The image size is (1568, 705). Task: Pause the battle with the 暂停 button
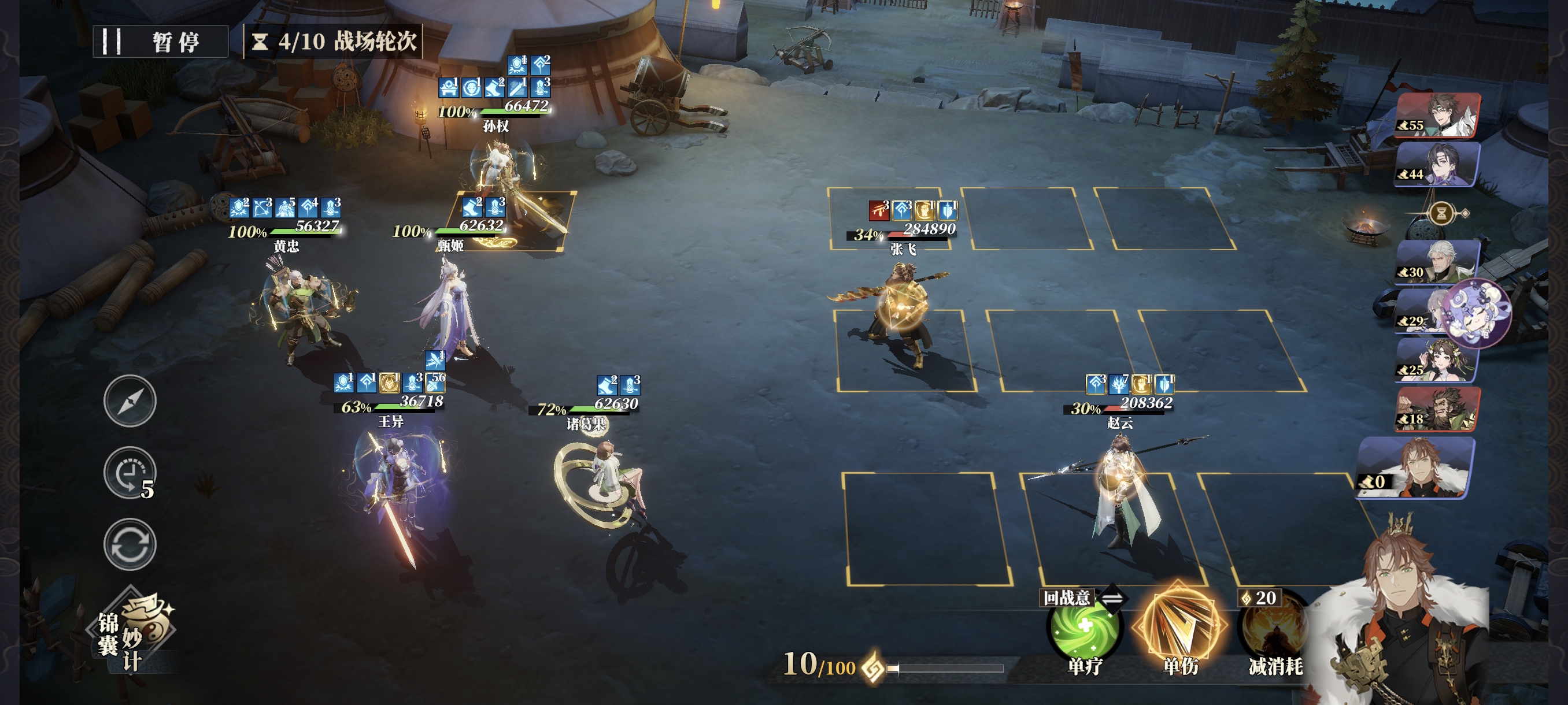coord(160,42)
